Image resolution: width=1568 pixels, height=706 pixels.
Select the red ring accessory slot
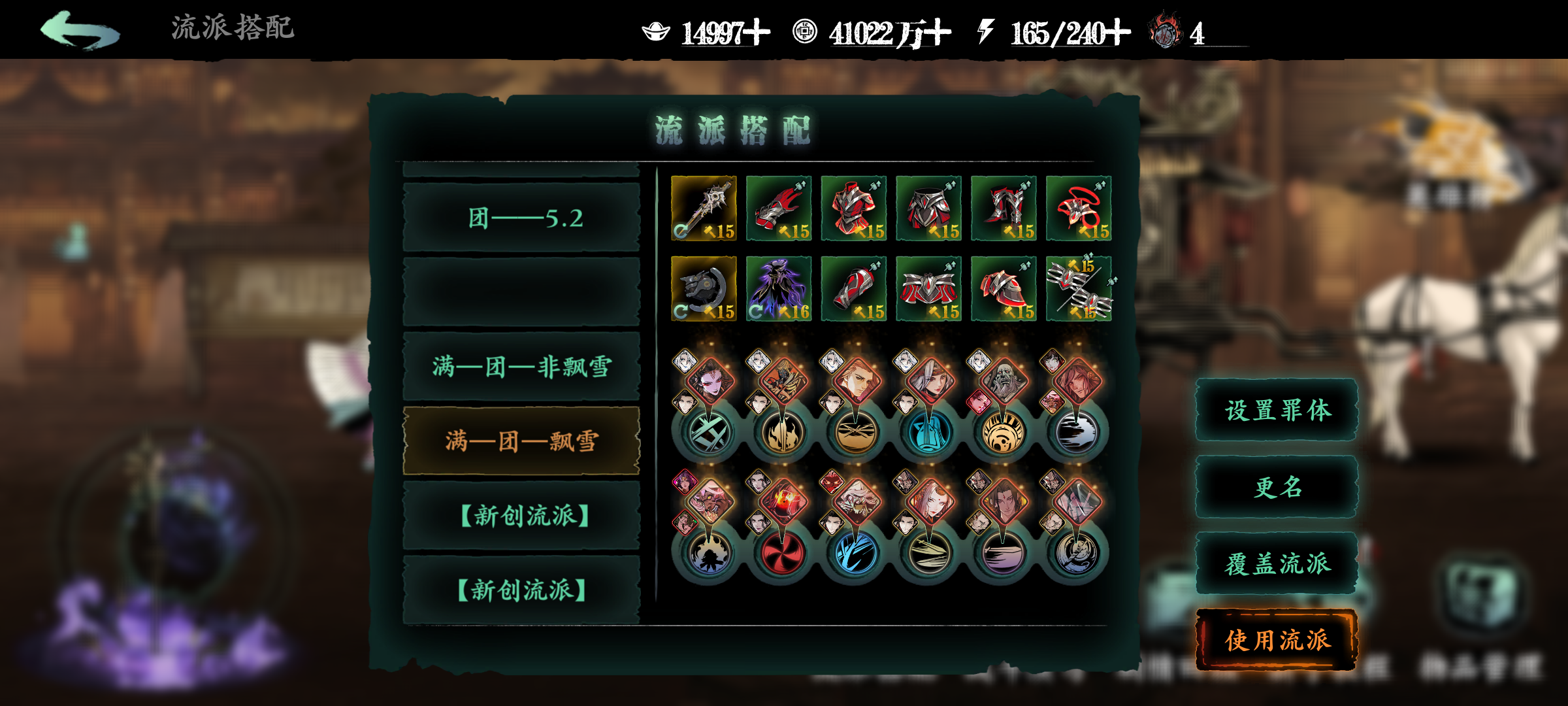(1079, 208)
